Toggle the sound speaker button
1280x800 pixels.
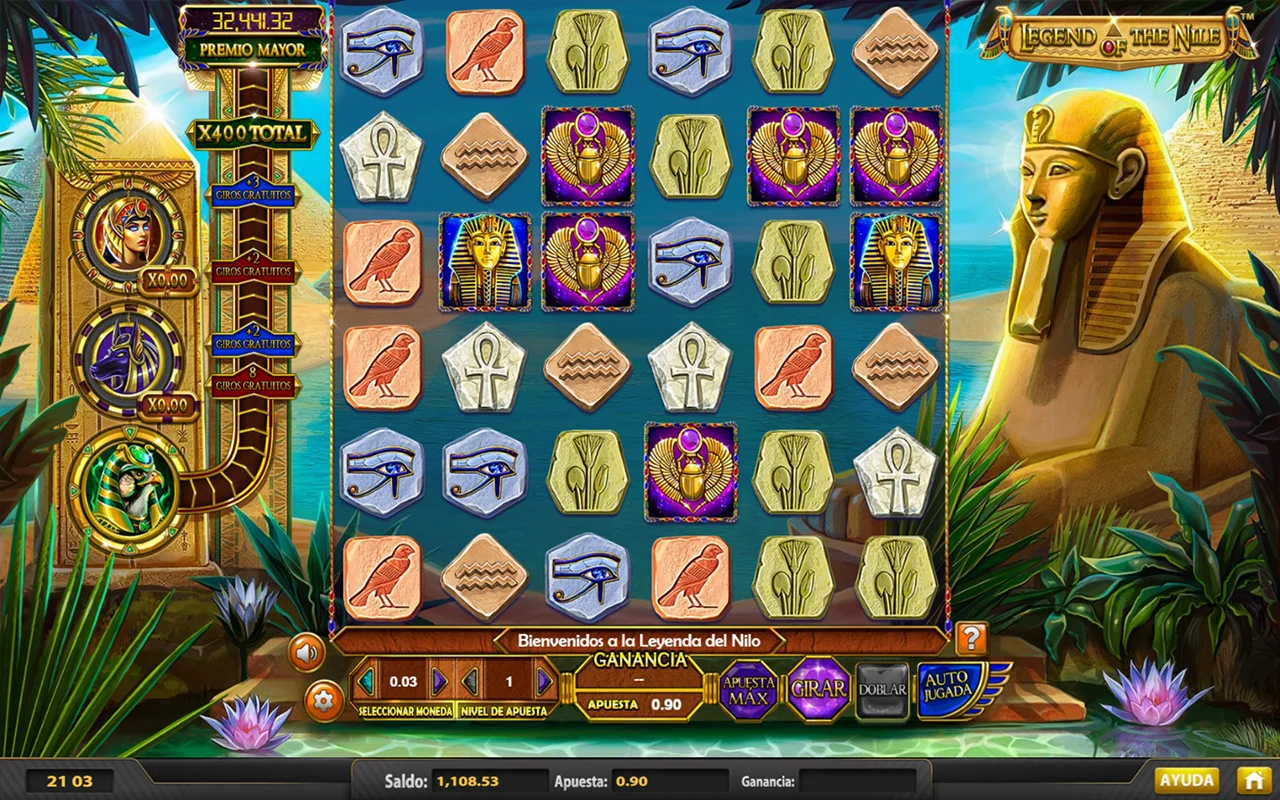307,654
